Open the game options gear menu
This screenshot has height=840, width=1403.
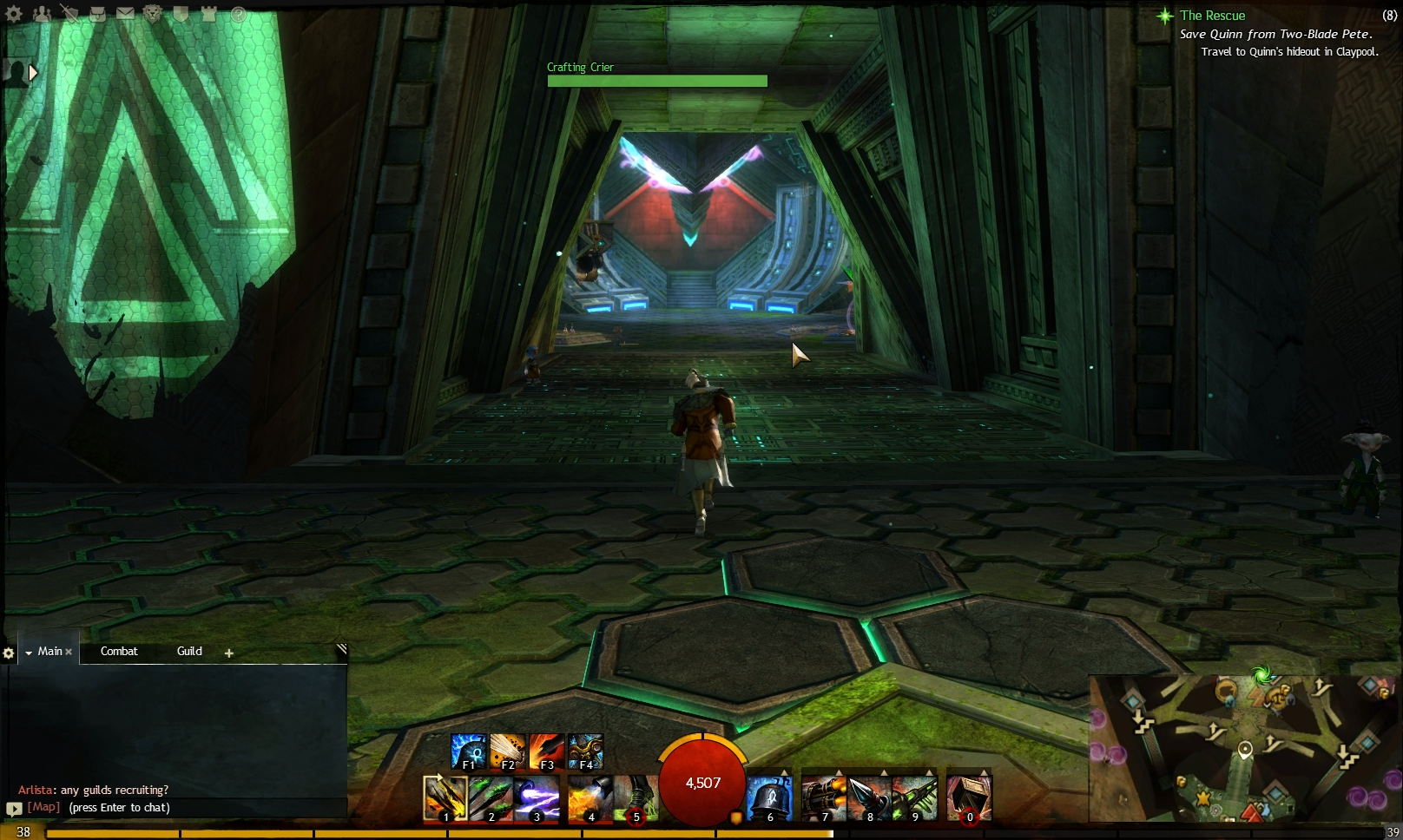13,14
